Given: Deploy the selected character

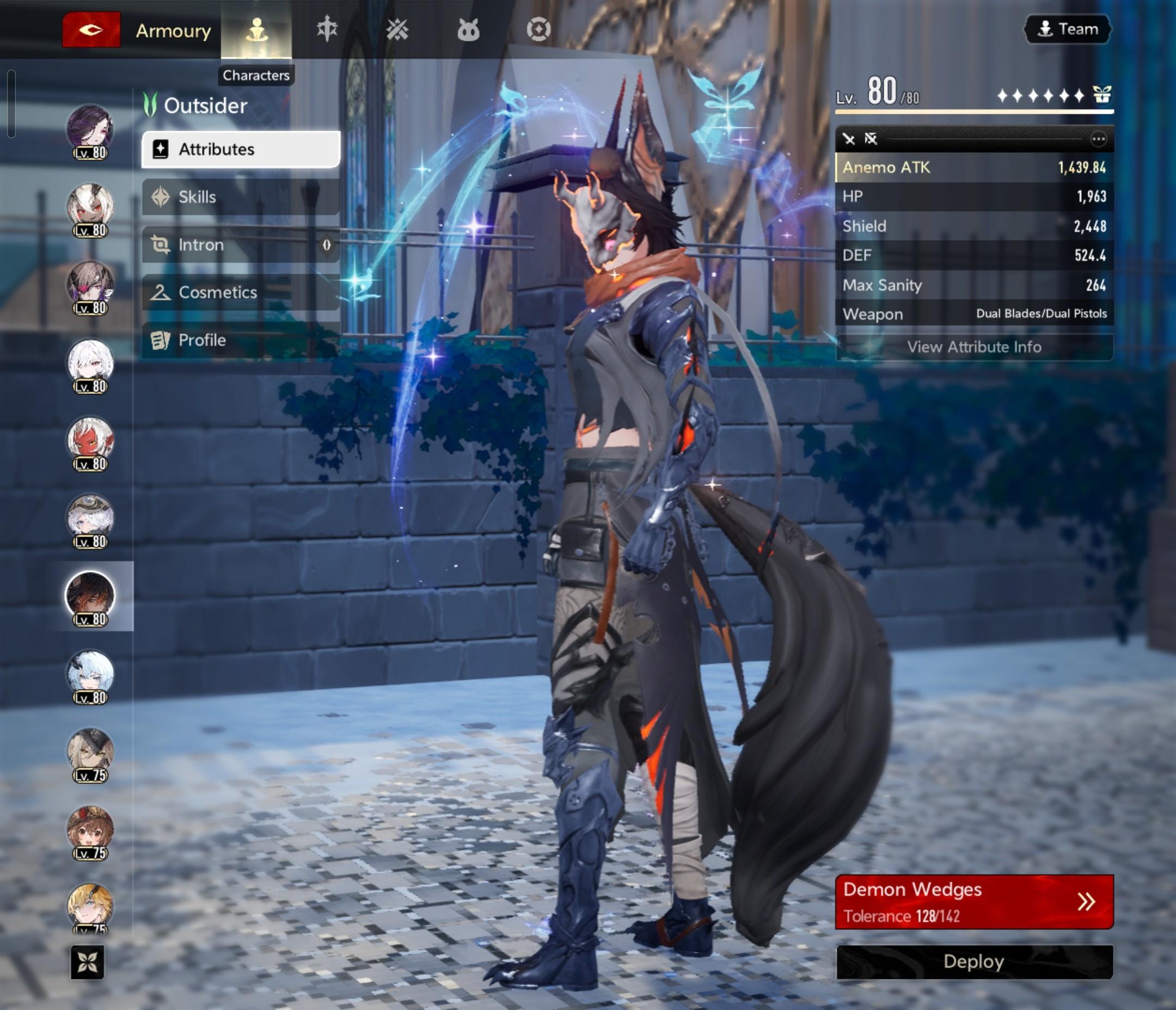Looking at the screenshot, I should point(974,962).
